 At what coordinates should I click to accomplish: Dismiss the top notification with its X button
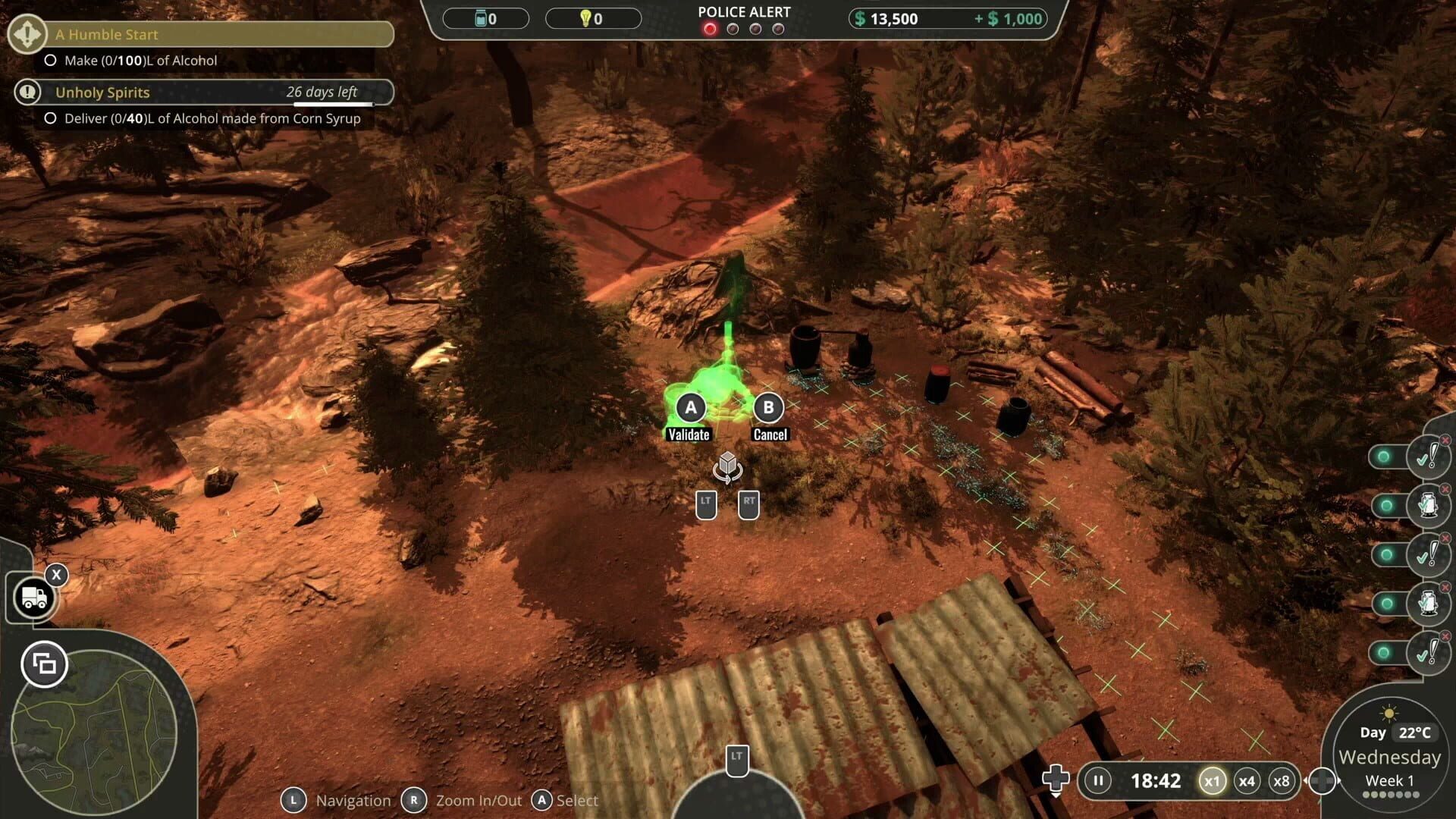[1445, 440]
